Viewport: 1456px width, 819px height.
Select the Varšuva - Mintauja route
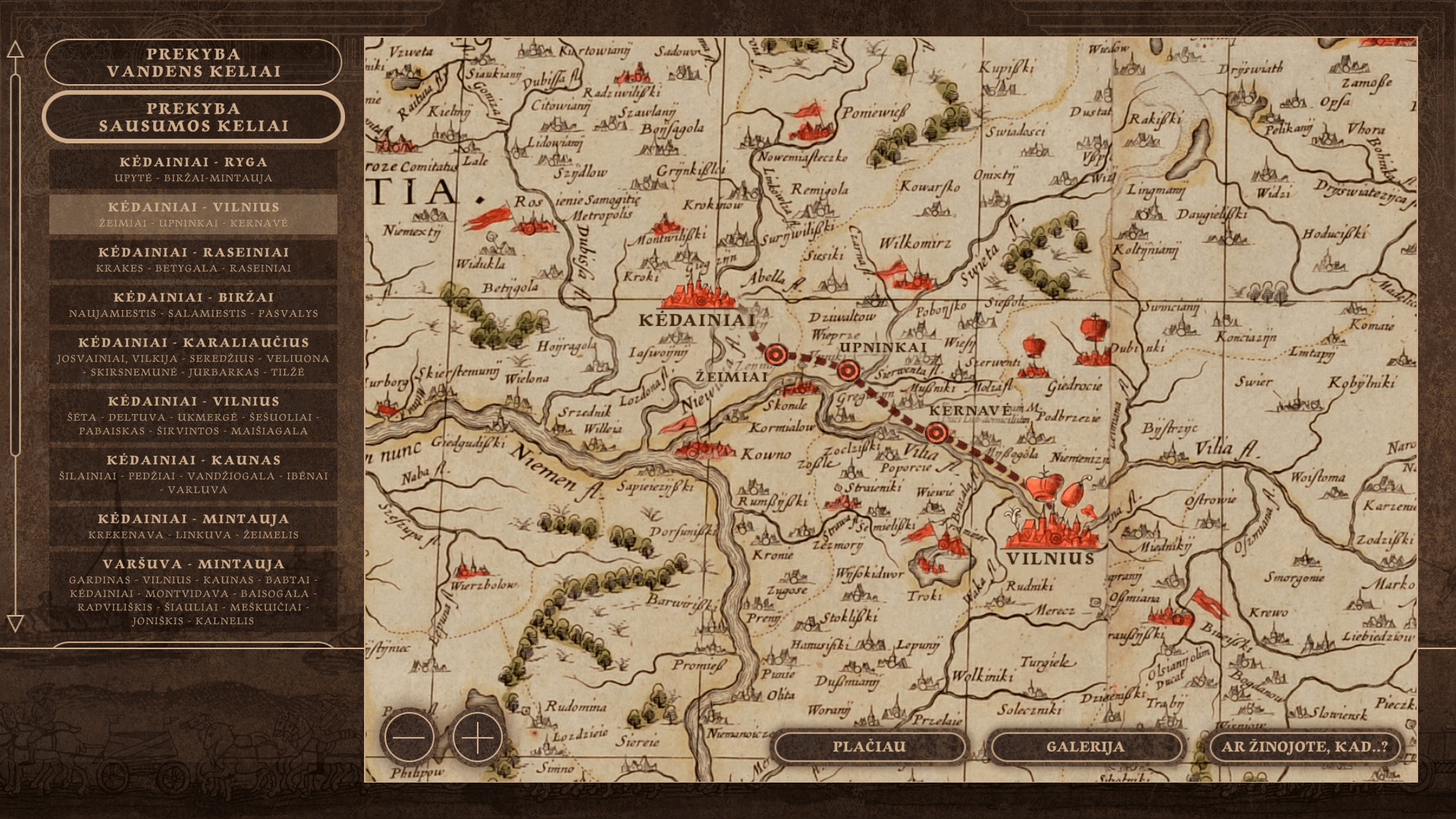pos(193,591)
